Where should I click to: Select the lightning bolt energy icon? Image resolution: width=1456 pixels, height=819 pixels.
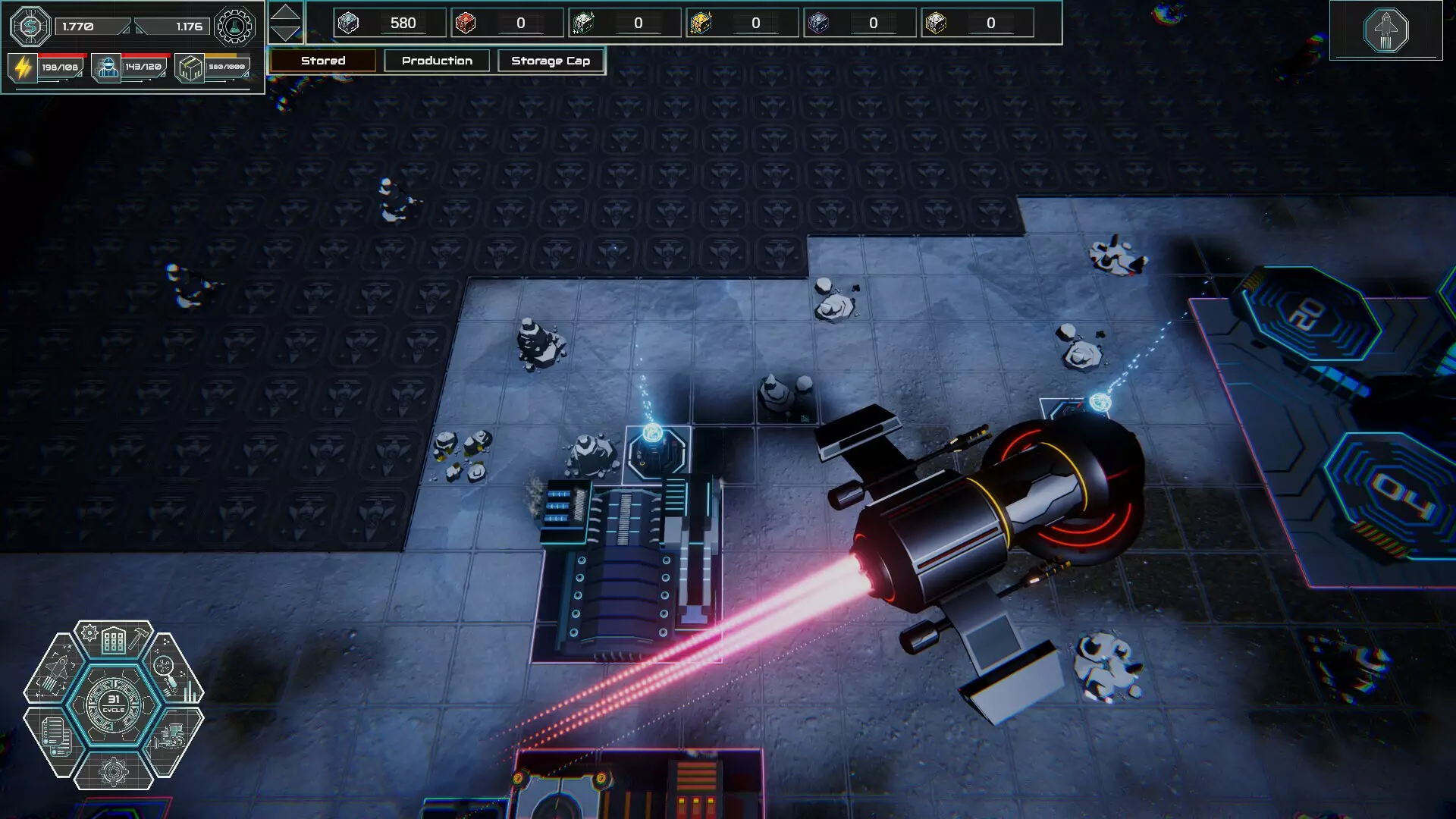tap(23, 67)
